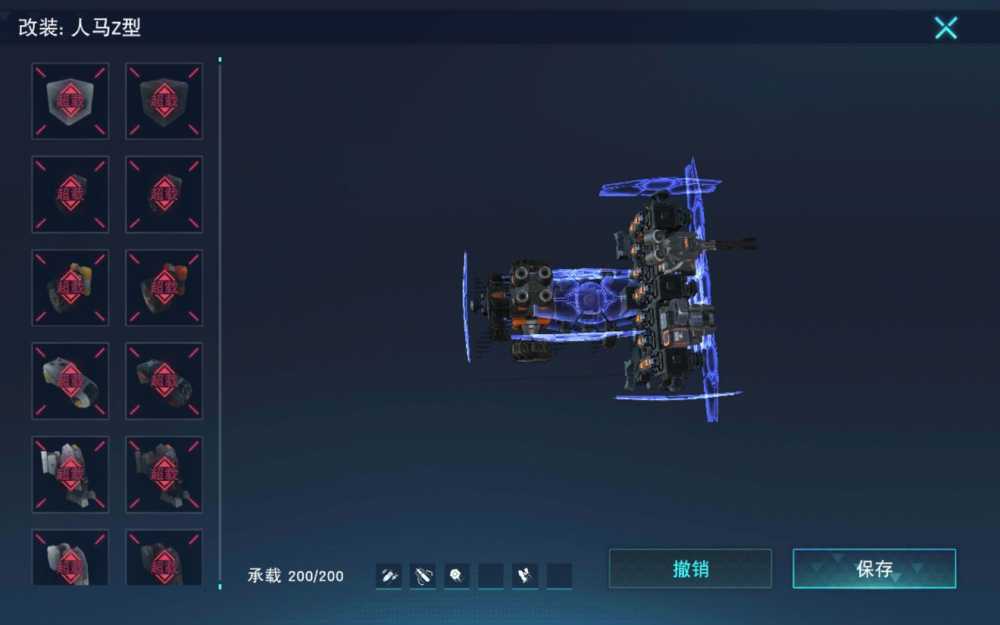Image resolution: width=1000 pixels, height=625 pixels.
Task: Close the 人马Z型 refit screen
Action: (945, 28)
